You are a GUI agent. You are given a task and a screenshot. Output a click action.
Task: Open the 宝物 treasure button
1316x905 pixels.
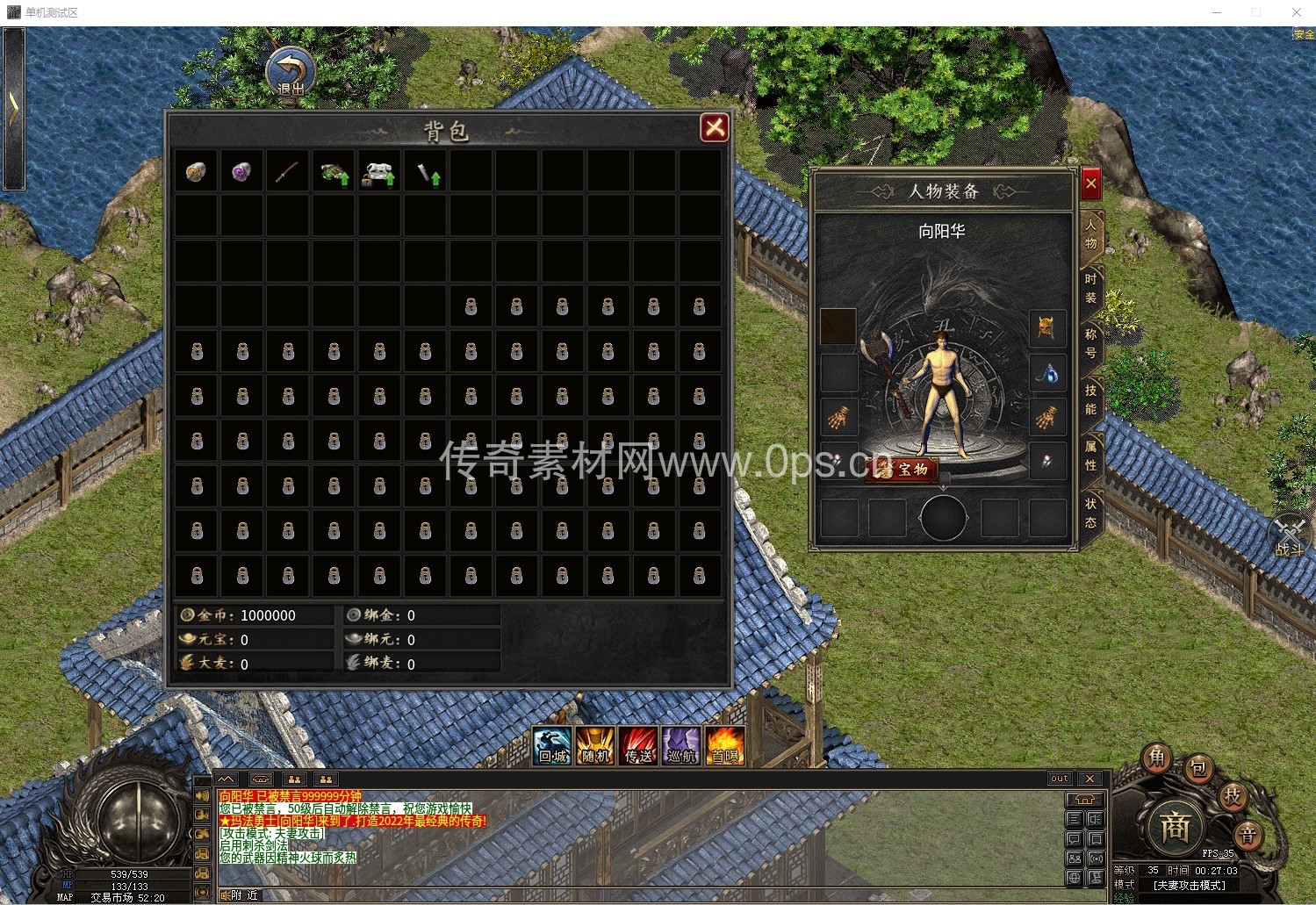(903, 470)
